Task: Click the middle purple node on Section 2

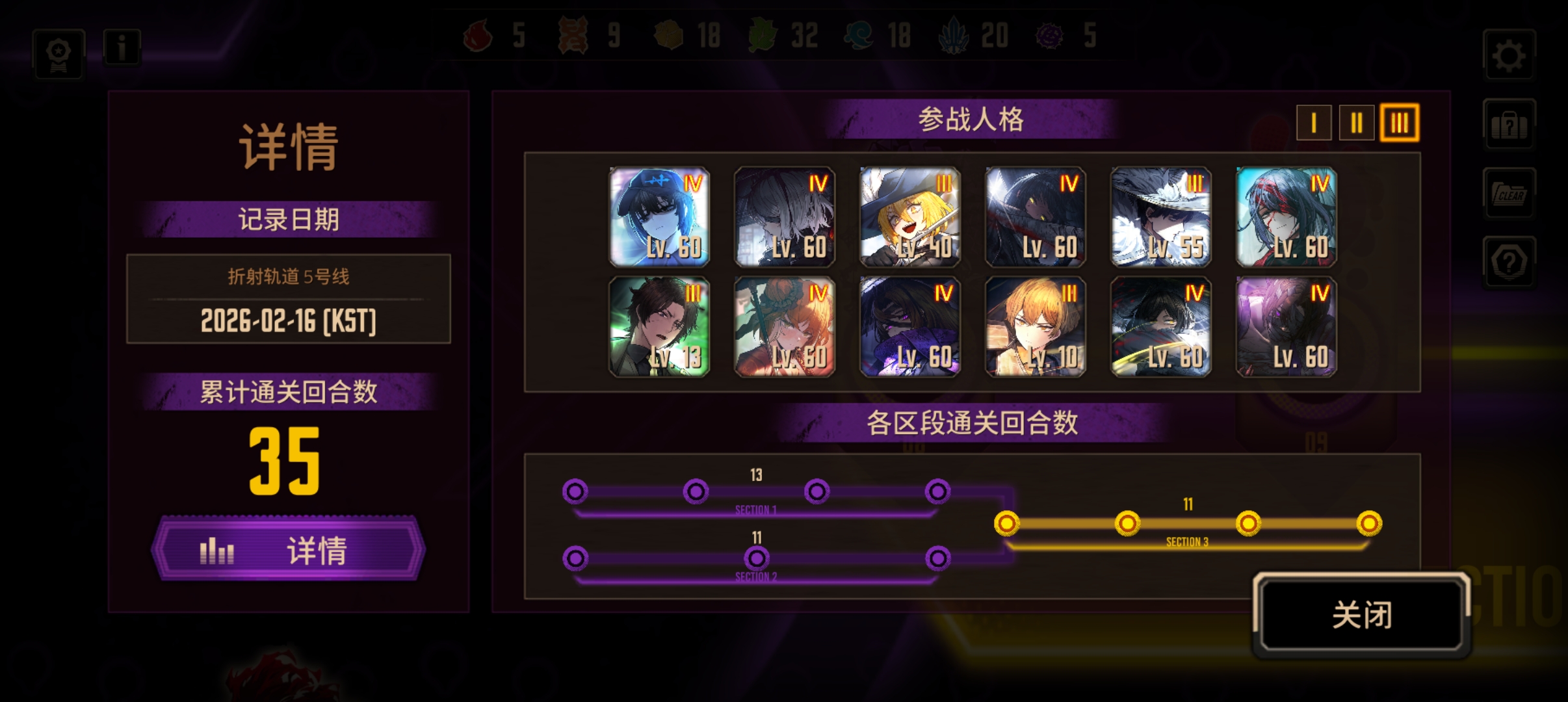Action: [756, 558]
